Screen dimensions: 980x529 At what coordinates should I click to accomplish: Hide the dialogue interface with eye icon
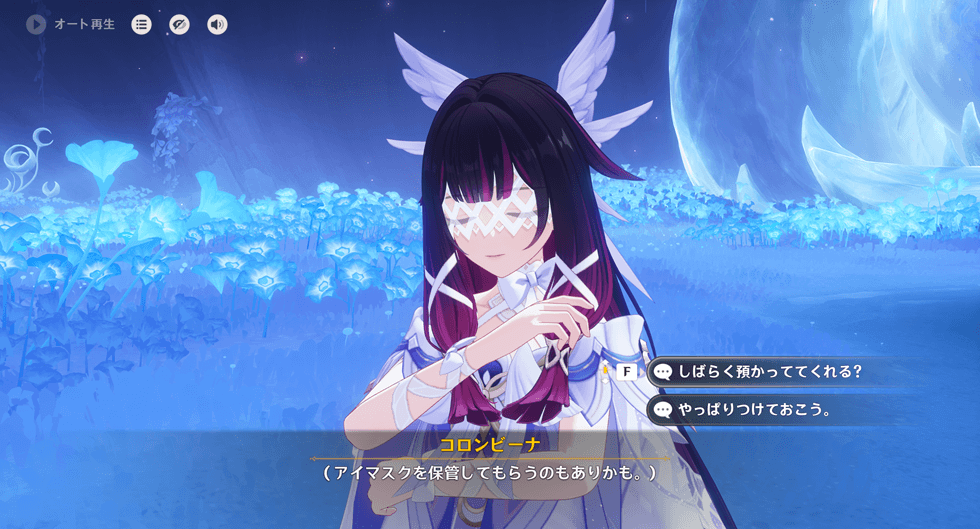point(179,24)
